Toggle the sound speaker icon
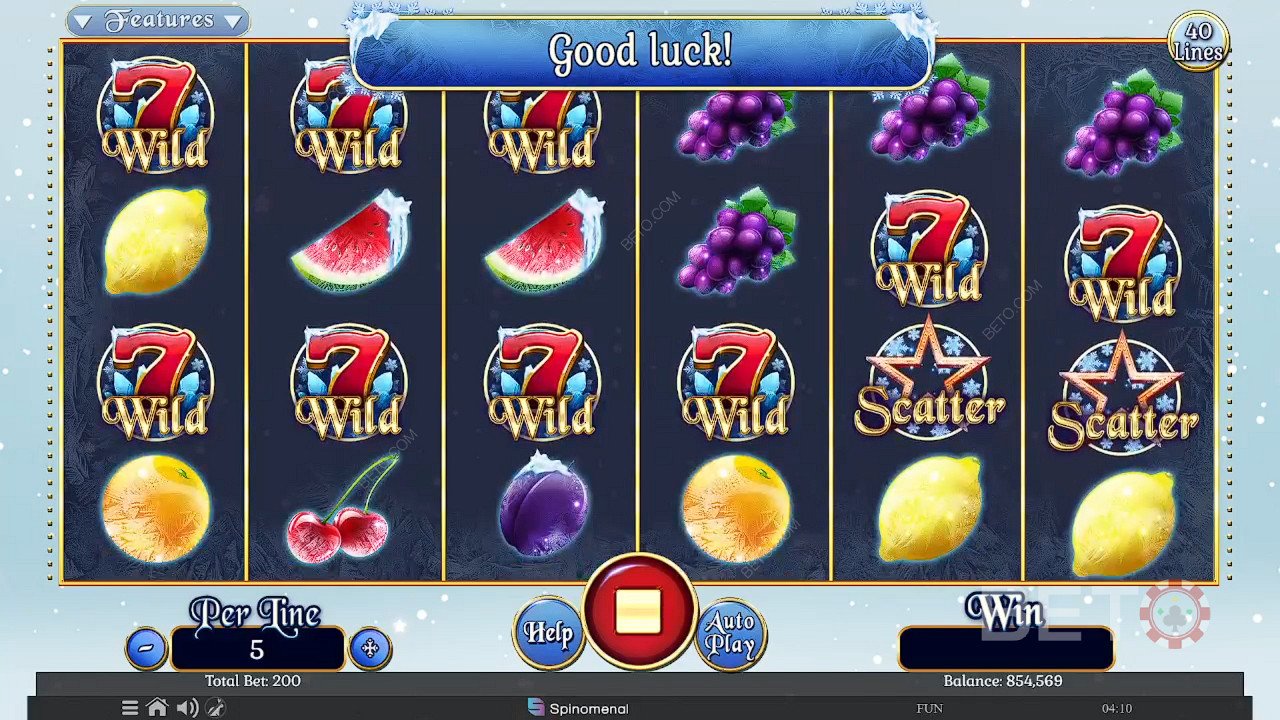This screenshot has width=1280, height=720. pyautogui.click(x=187, y=708)
